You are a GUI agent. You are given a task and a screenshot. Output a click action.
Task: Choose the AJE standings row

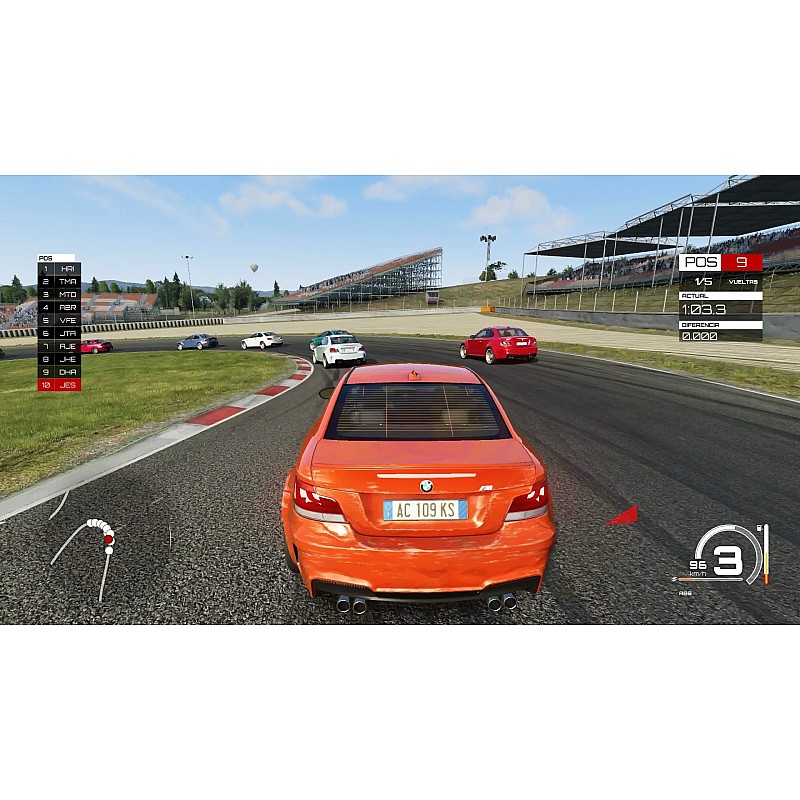[60, 346]
